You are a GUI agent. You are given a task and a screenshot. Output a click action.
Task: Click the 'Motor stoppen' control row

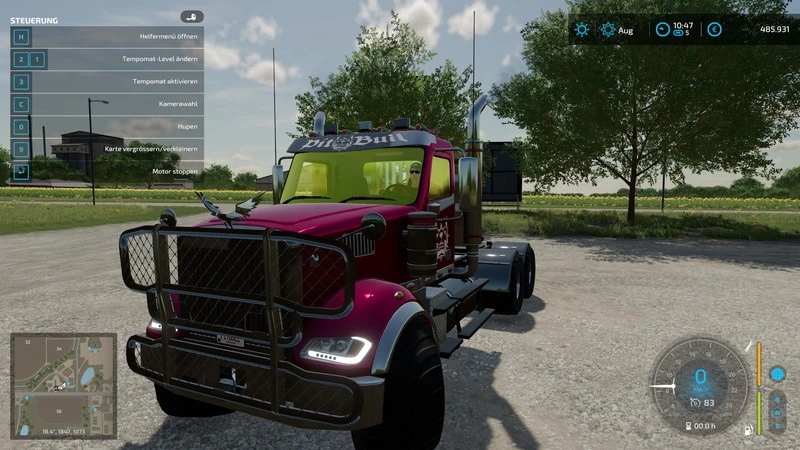point(107,171)
